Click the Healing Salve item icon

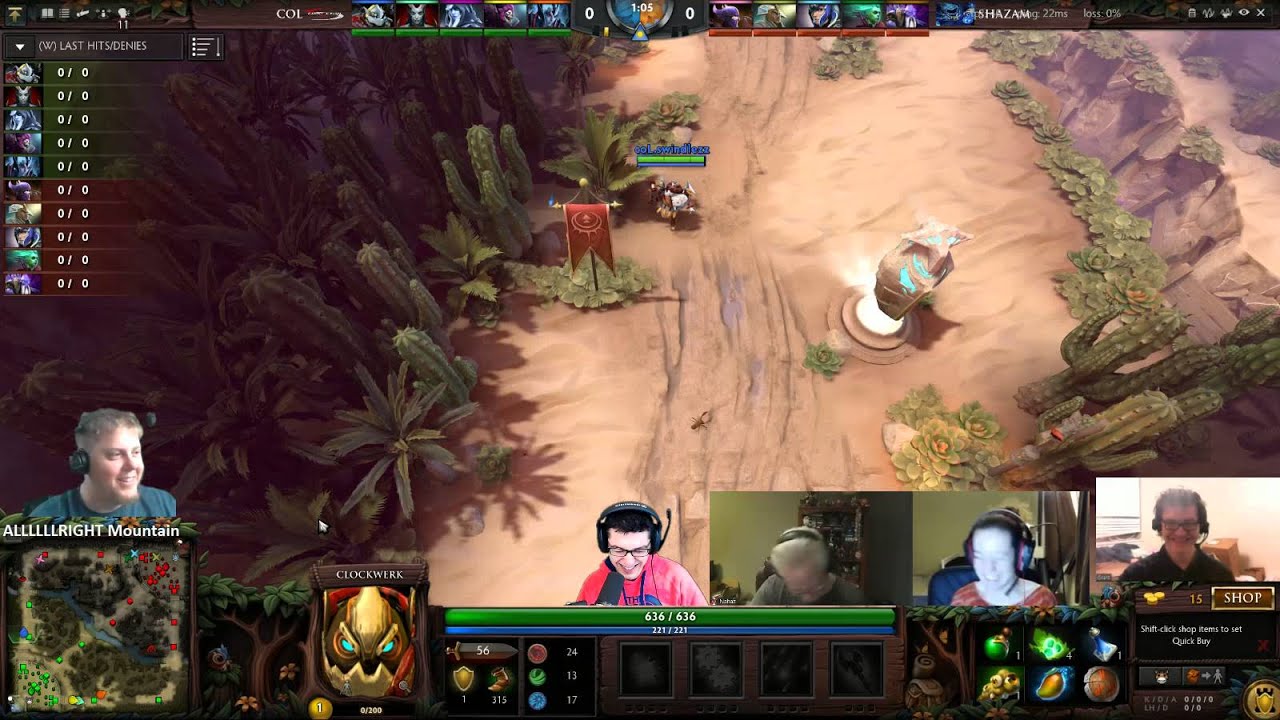[995, 645]
